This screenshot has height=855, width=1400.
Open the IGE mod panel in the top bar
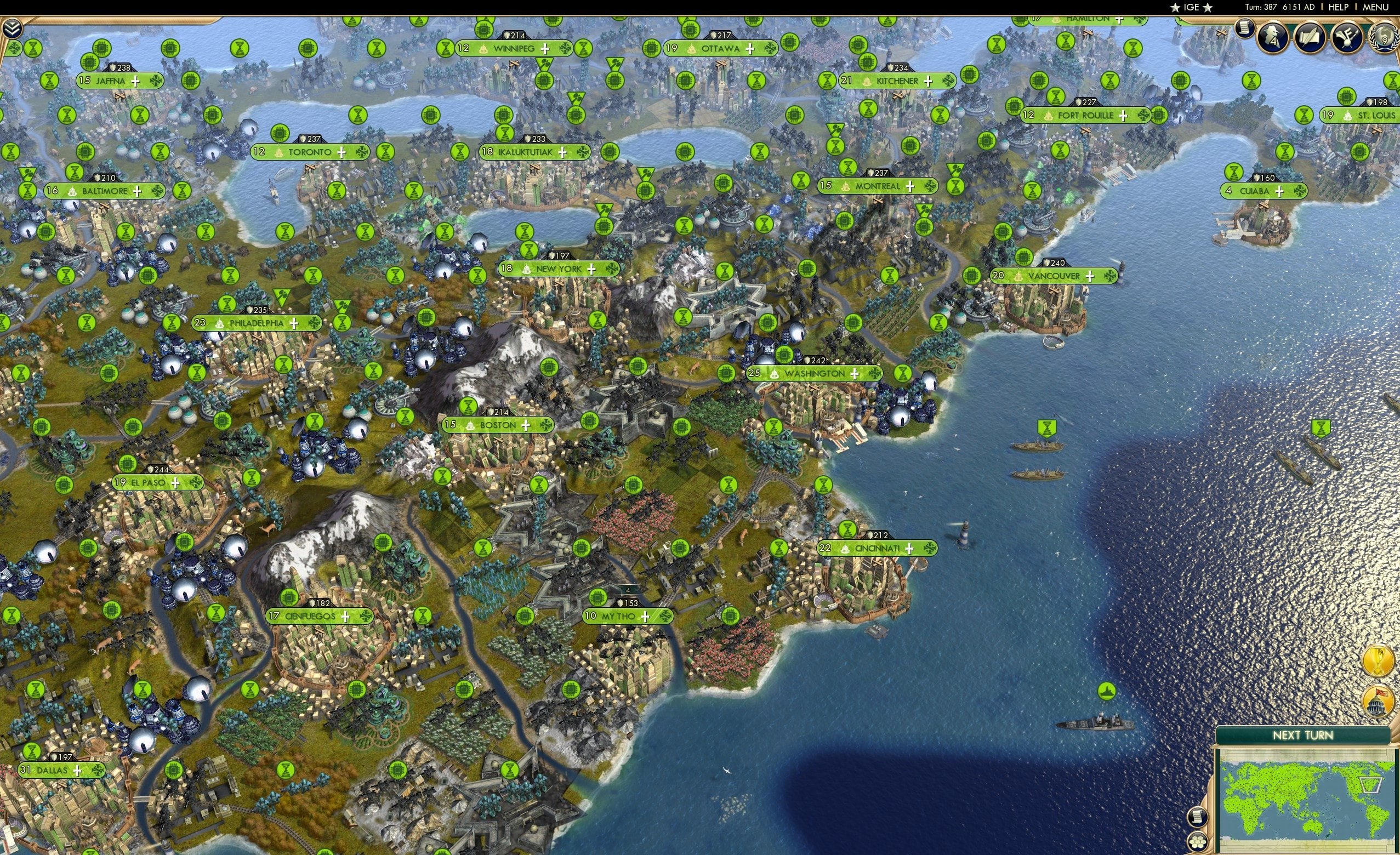click(x=1191, y=7)
